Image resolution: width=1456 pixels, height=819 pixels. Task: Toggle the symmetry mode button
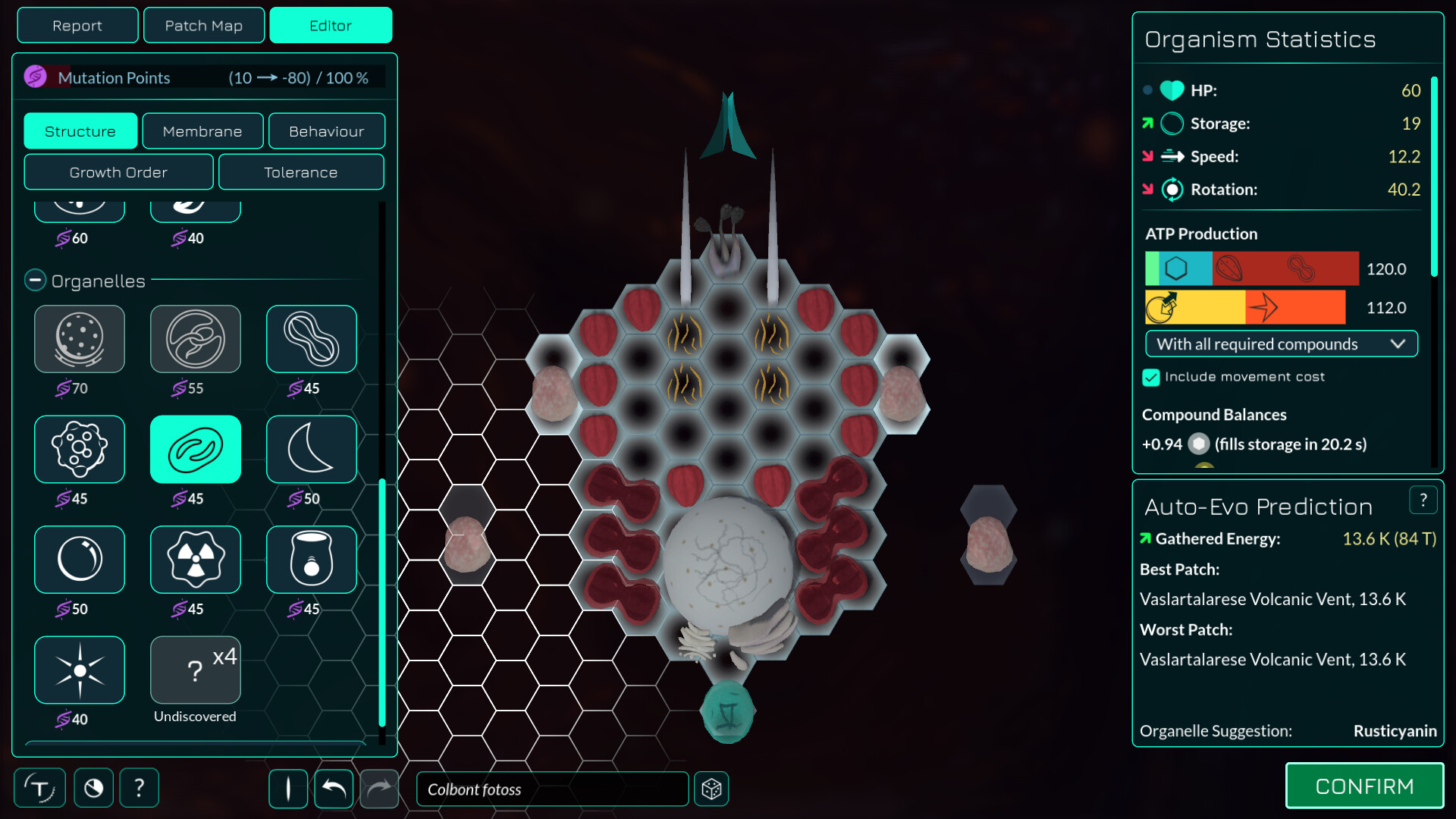point(288,789)
